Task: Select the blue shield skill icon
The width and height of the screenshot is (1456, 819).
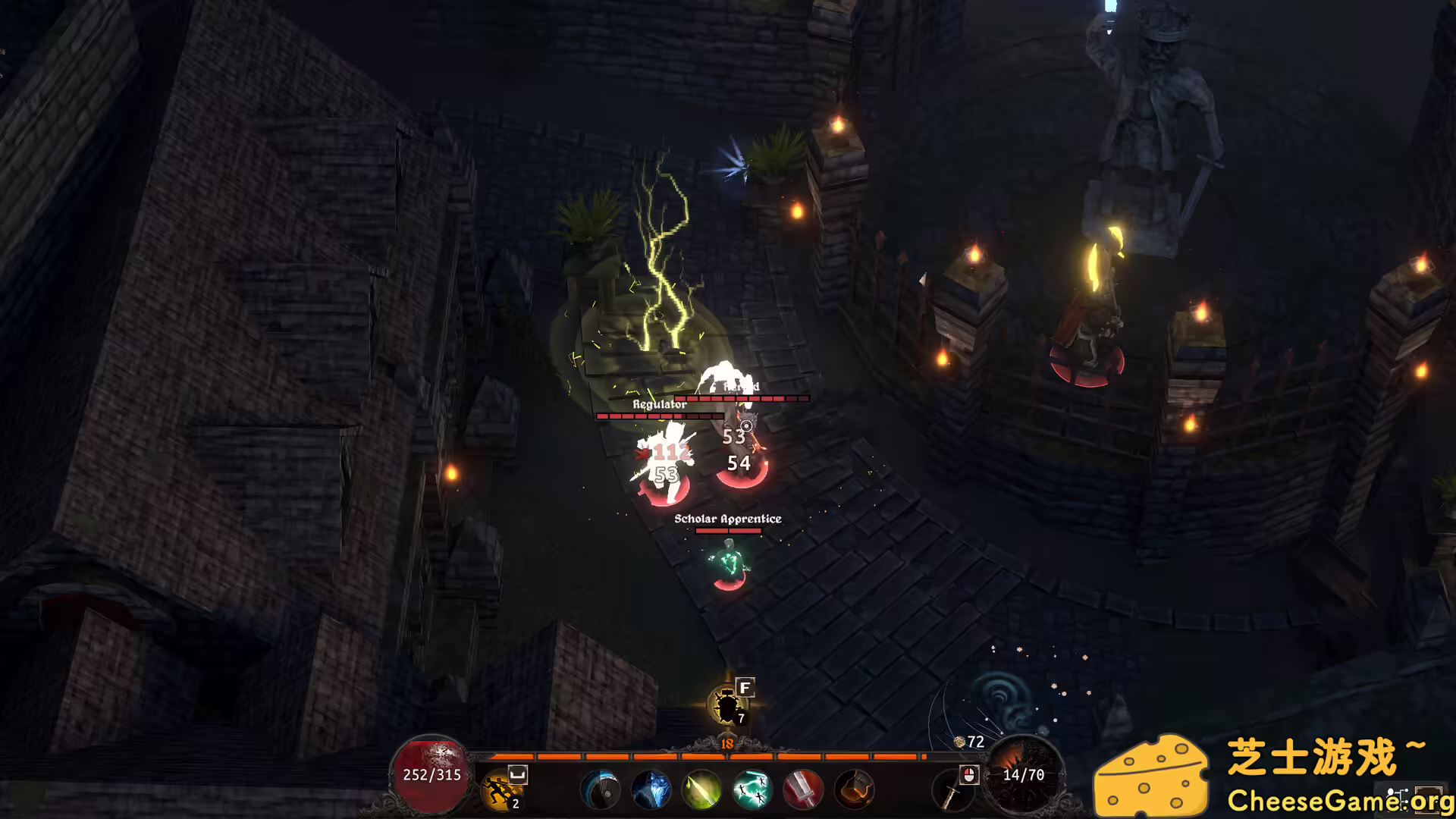Action: [601, 789]
